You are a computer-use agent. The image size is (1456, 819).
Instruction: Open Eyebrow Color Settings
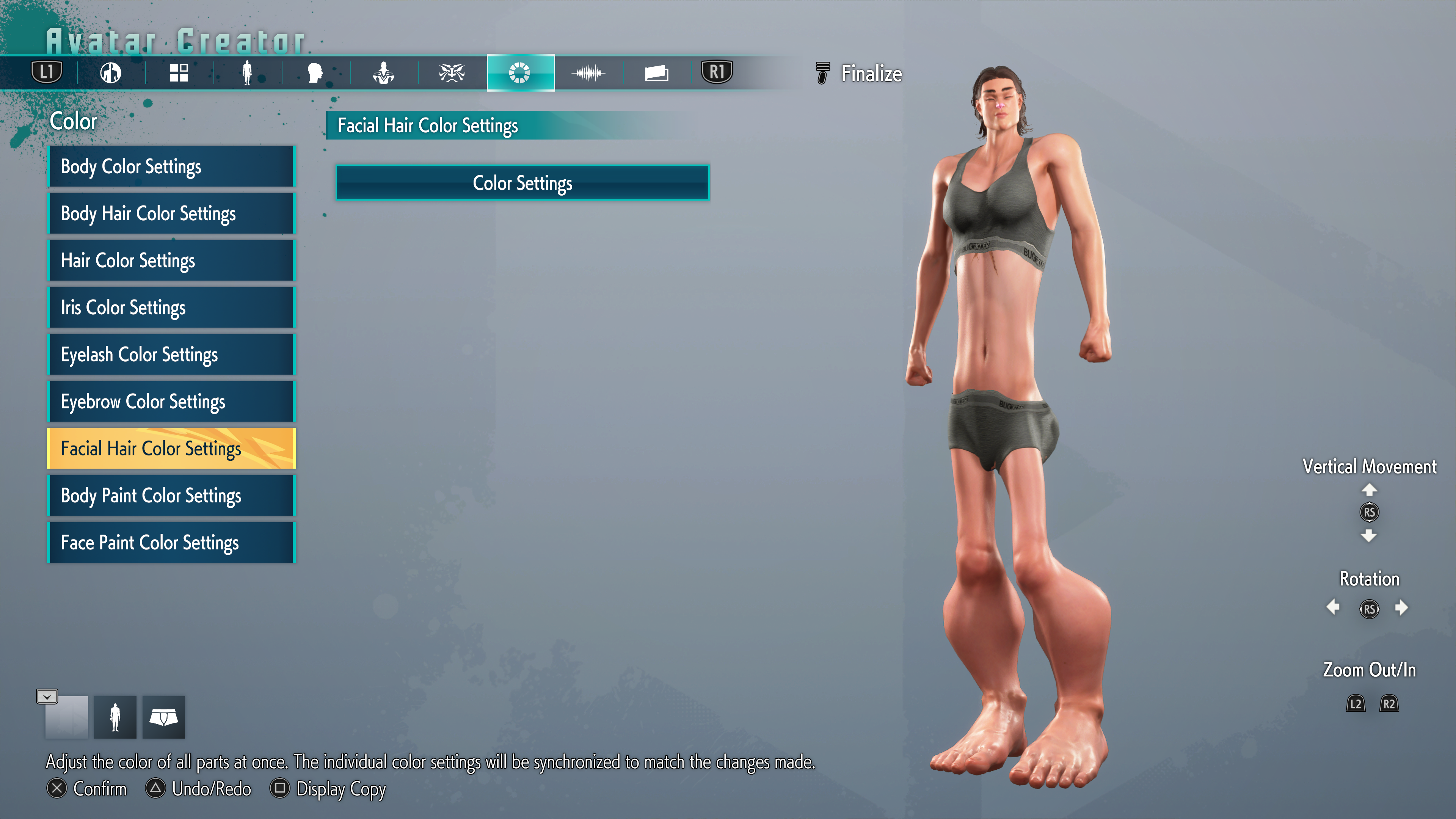click(171, 401)
